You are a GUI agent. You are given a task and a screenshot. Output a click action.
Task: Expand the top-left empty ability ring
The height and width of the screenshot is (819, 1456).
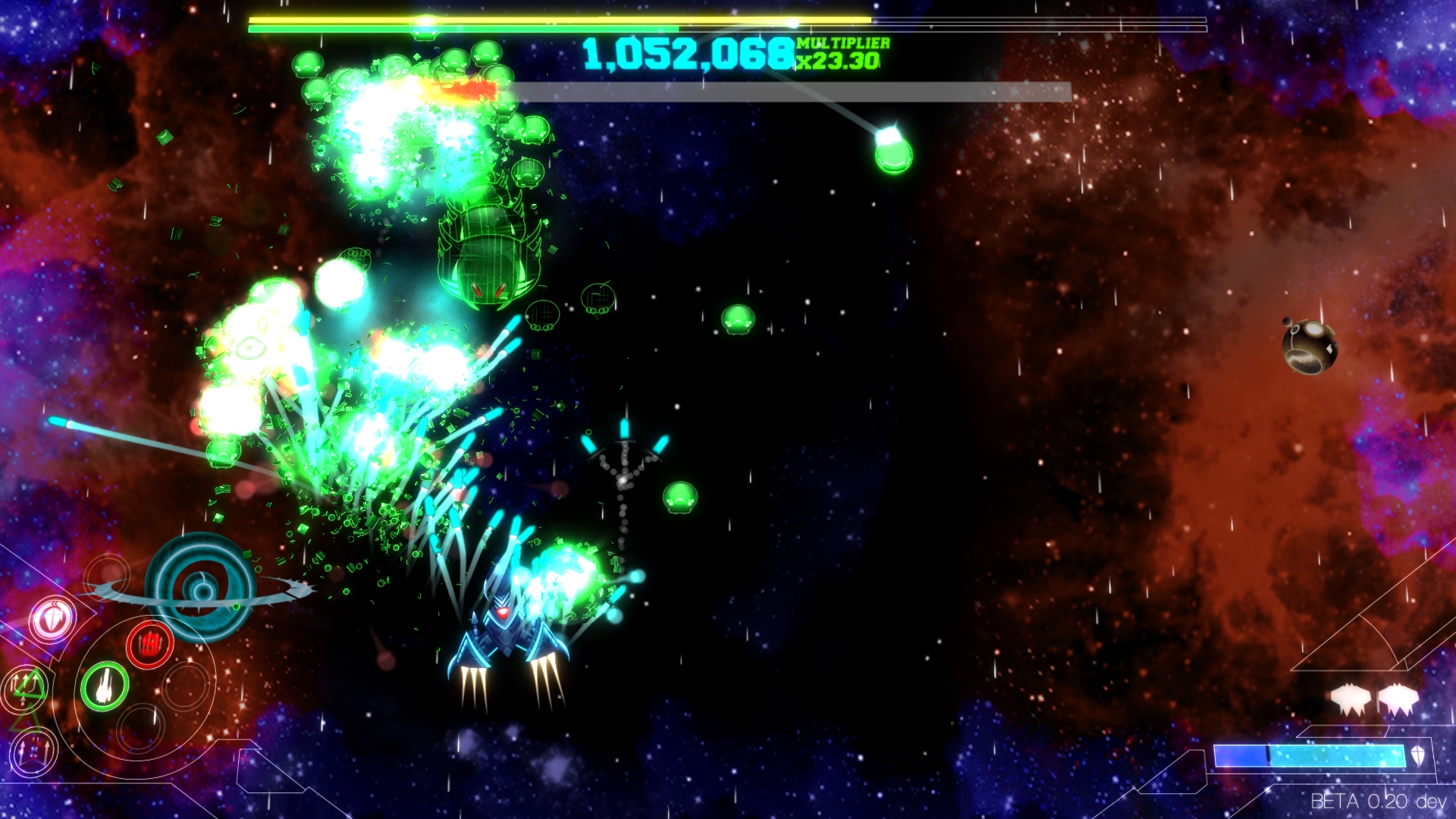point(107,578)
